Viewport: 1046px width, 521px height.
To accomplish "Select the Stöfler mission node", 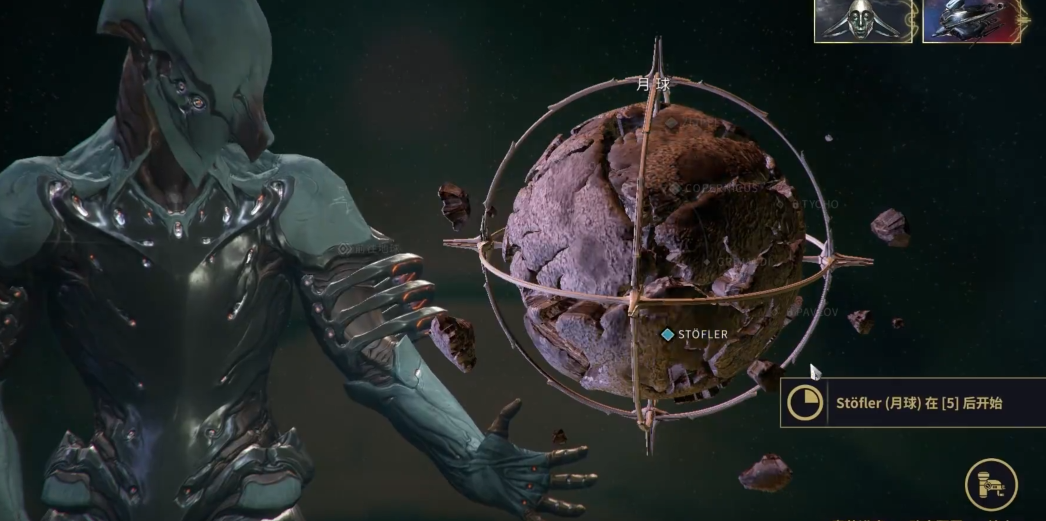I will [x=668, y=334].
